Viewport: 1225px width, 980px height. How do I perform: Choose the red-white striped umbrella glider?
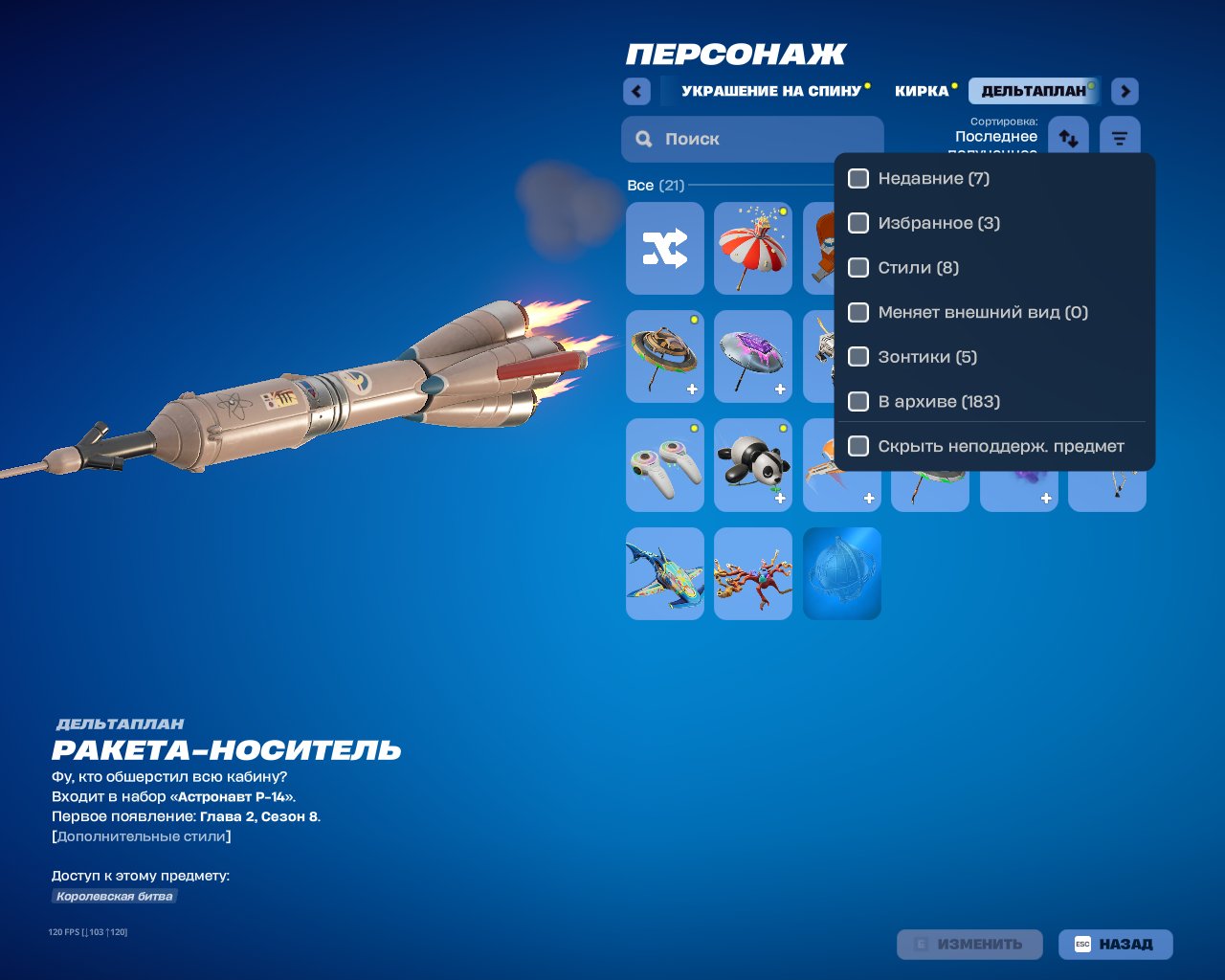pyautogui.click(x=753, y=248)
